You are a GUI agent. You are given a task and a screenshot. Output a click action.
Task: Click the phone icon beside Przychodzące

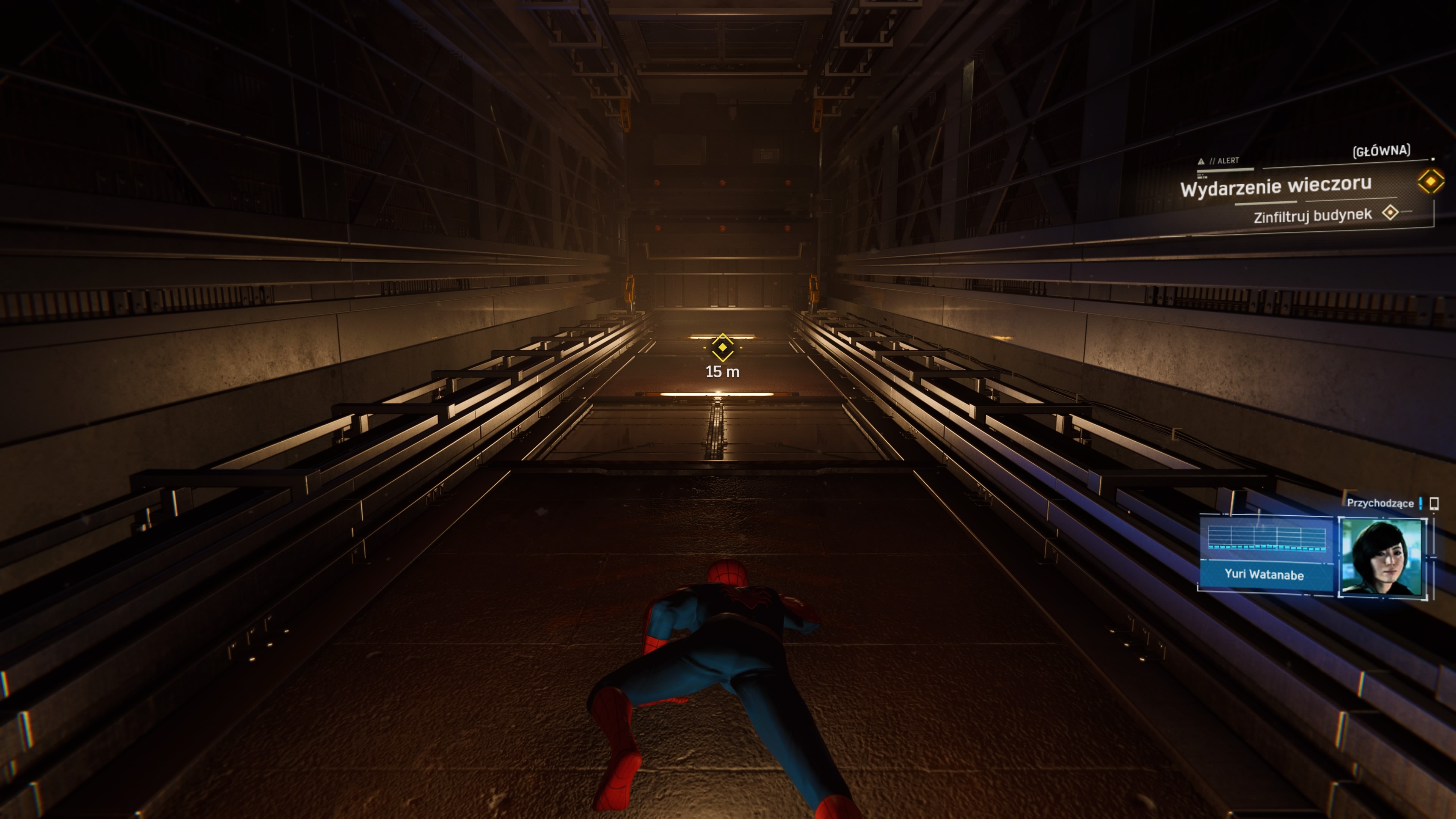click(x=1433, y=503)
